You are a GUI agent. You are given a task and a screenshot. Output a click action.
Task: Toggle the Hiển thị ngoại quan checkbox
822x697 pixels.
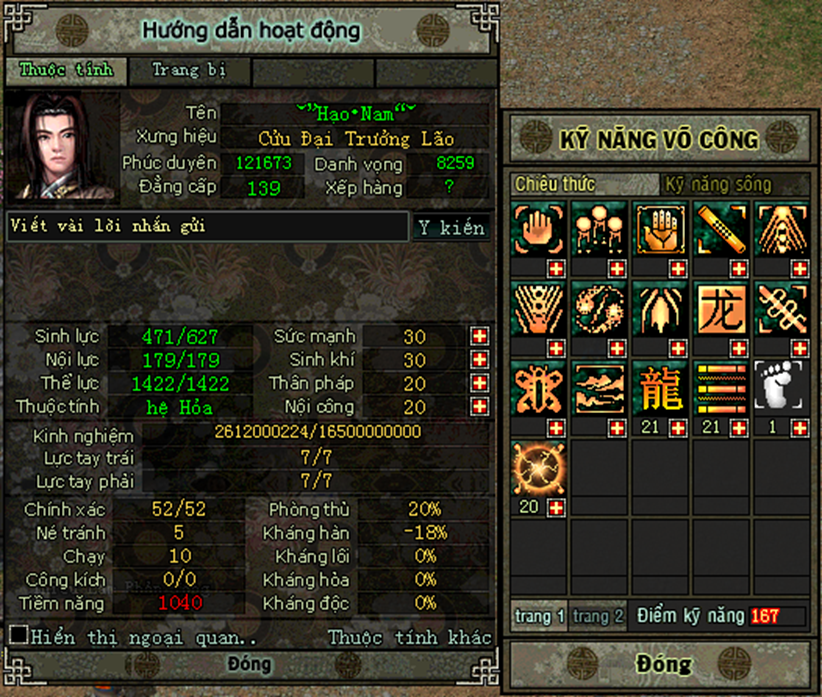(x=18, y=635)
